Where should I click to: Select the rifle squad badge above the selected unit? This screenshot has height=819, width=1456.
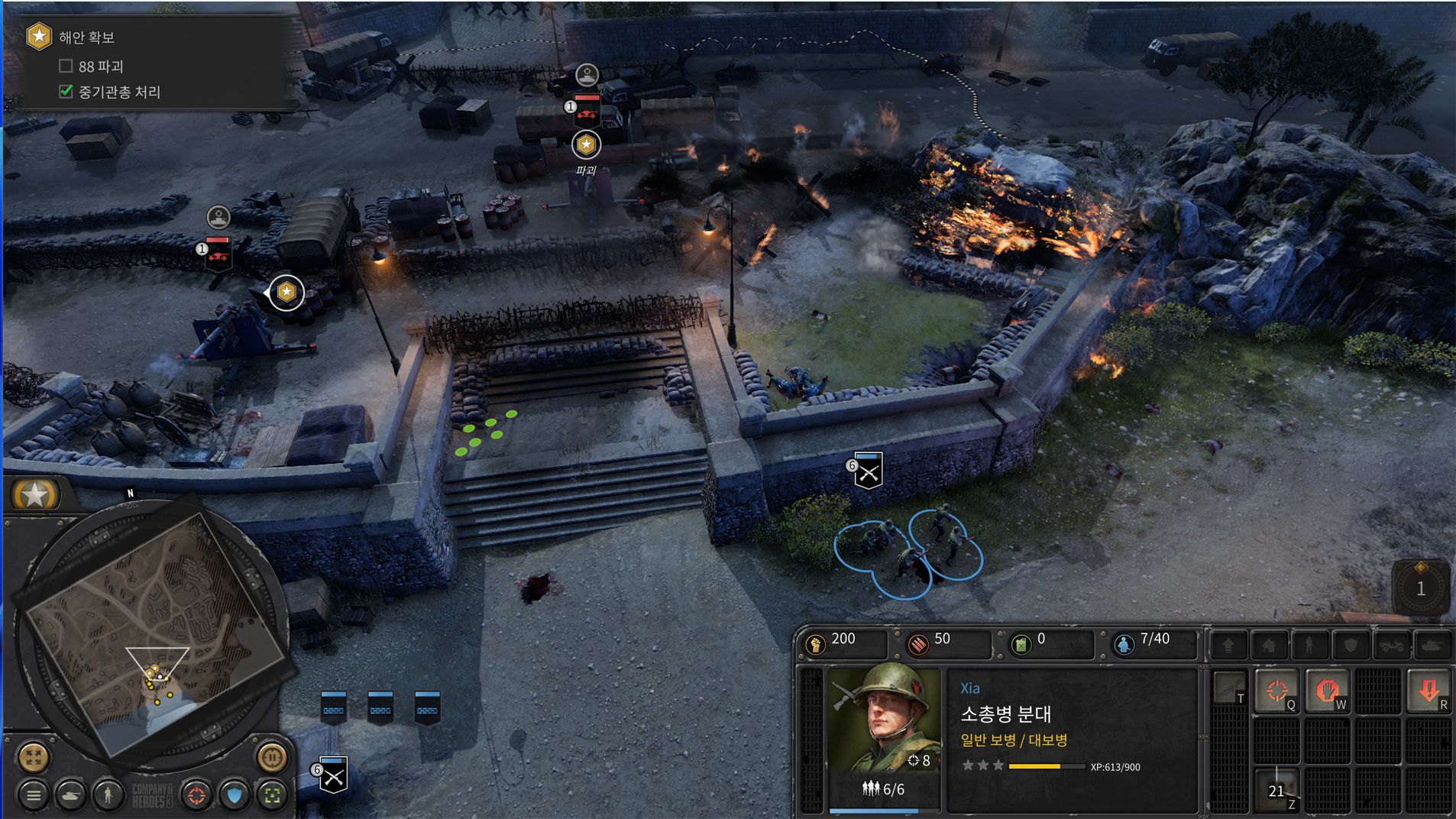tap(868, 470)
